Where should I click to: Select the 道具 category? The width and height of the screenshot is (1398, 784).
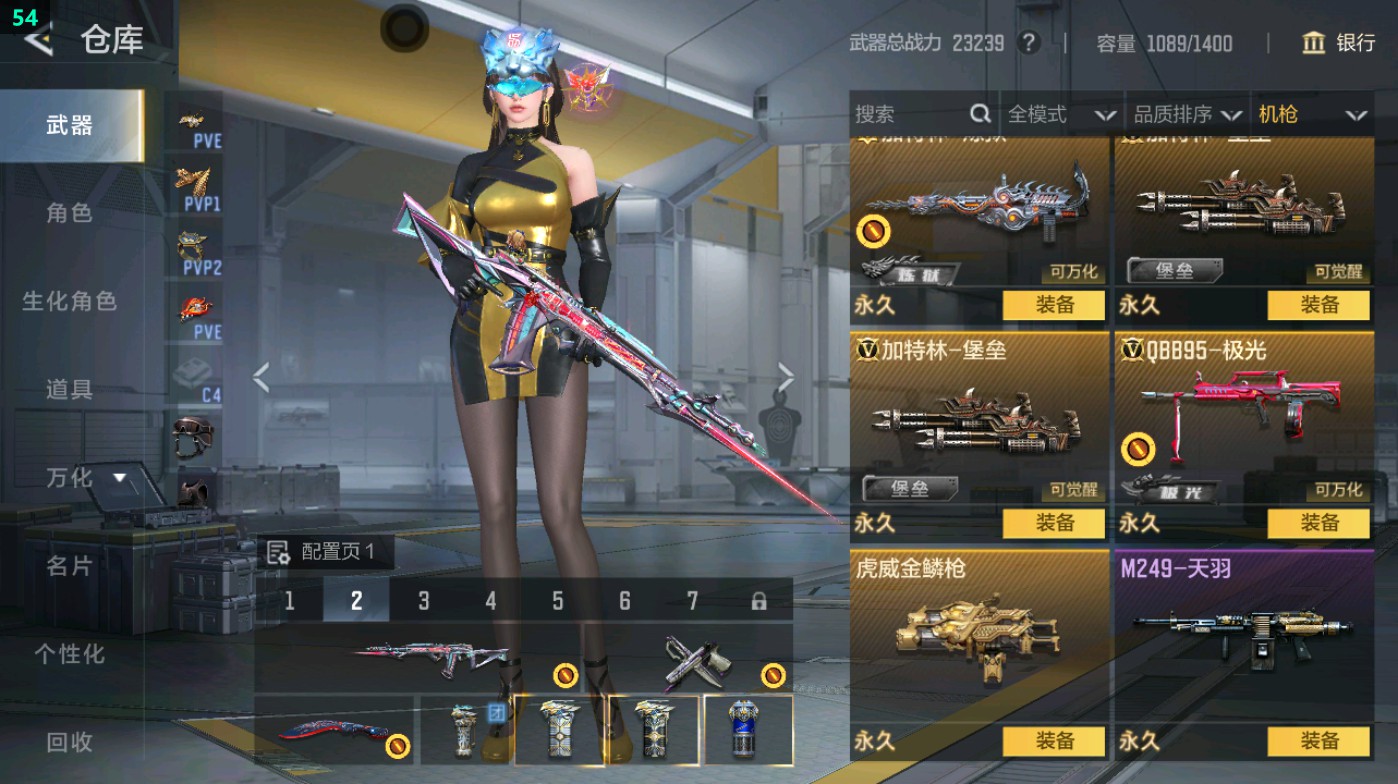click(69, 389)
